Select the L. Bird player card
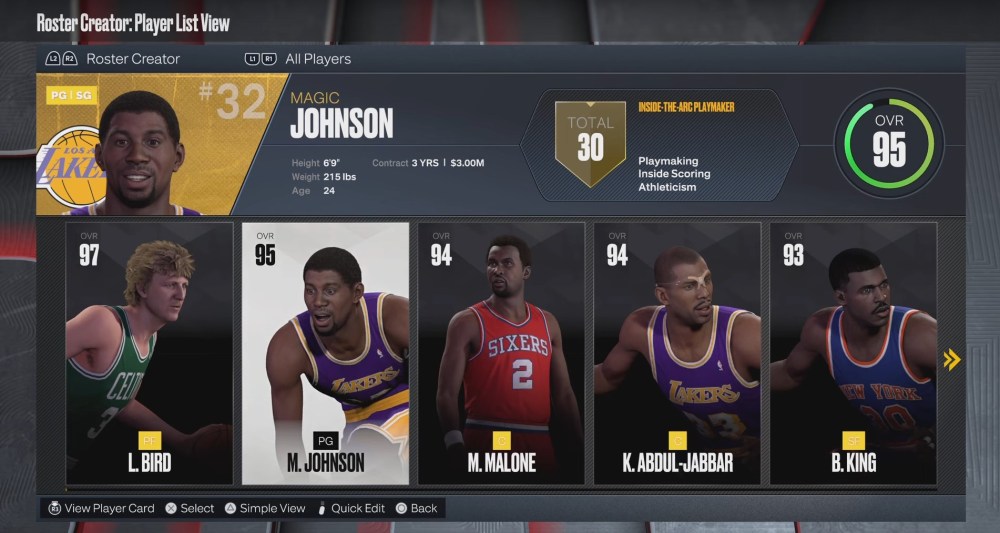The width and height of the screenshot is (1000, 533). coord(149,352)
